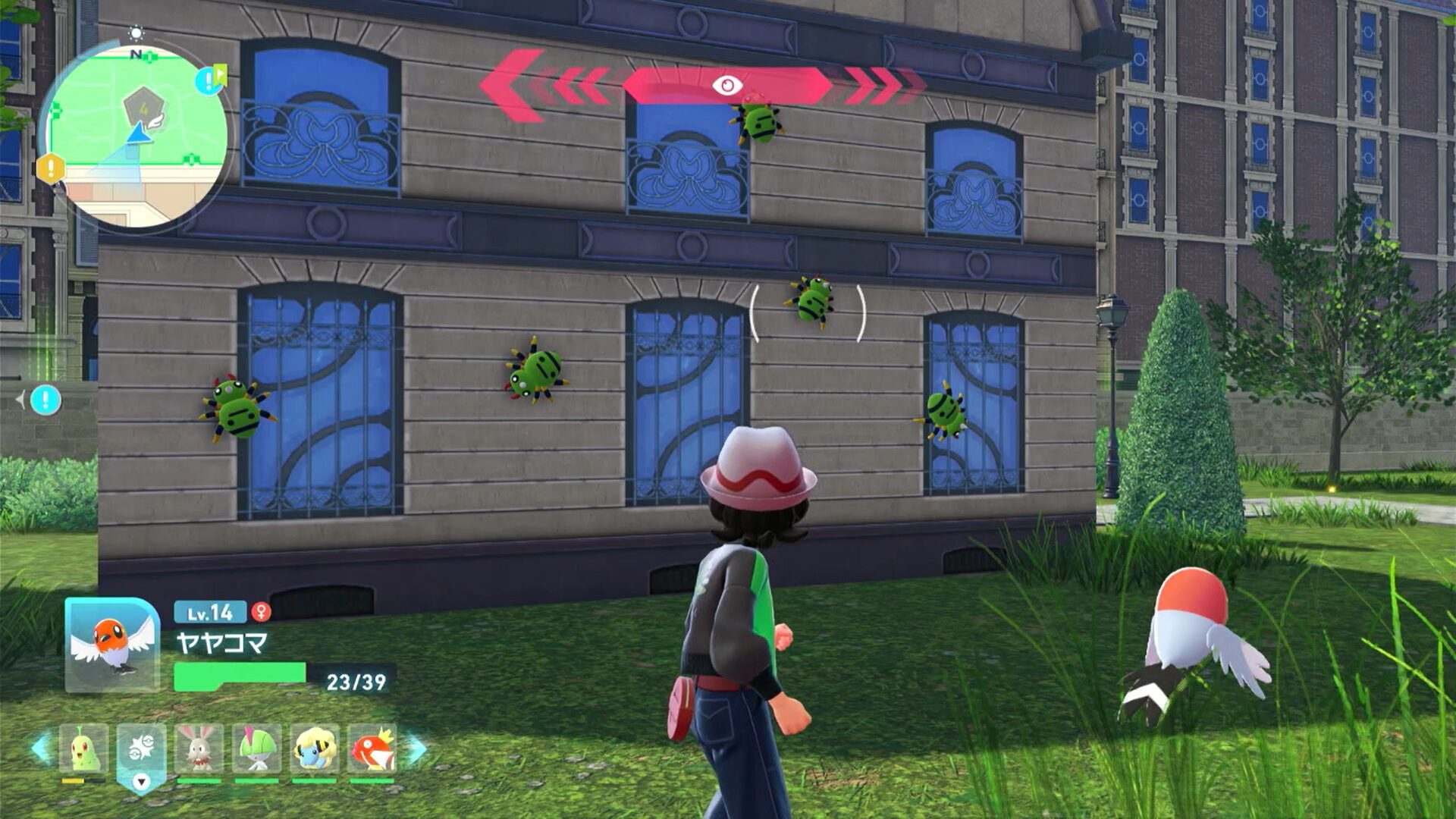
Task: Choose Ralts from the party bar
Action: 256,748
